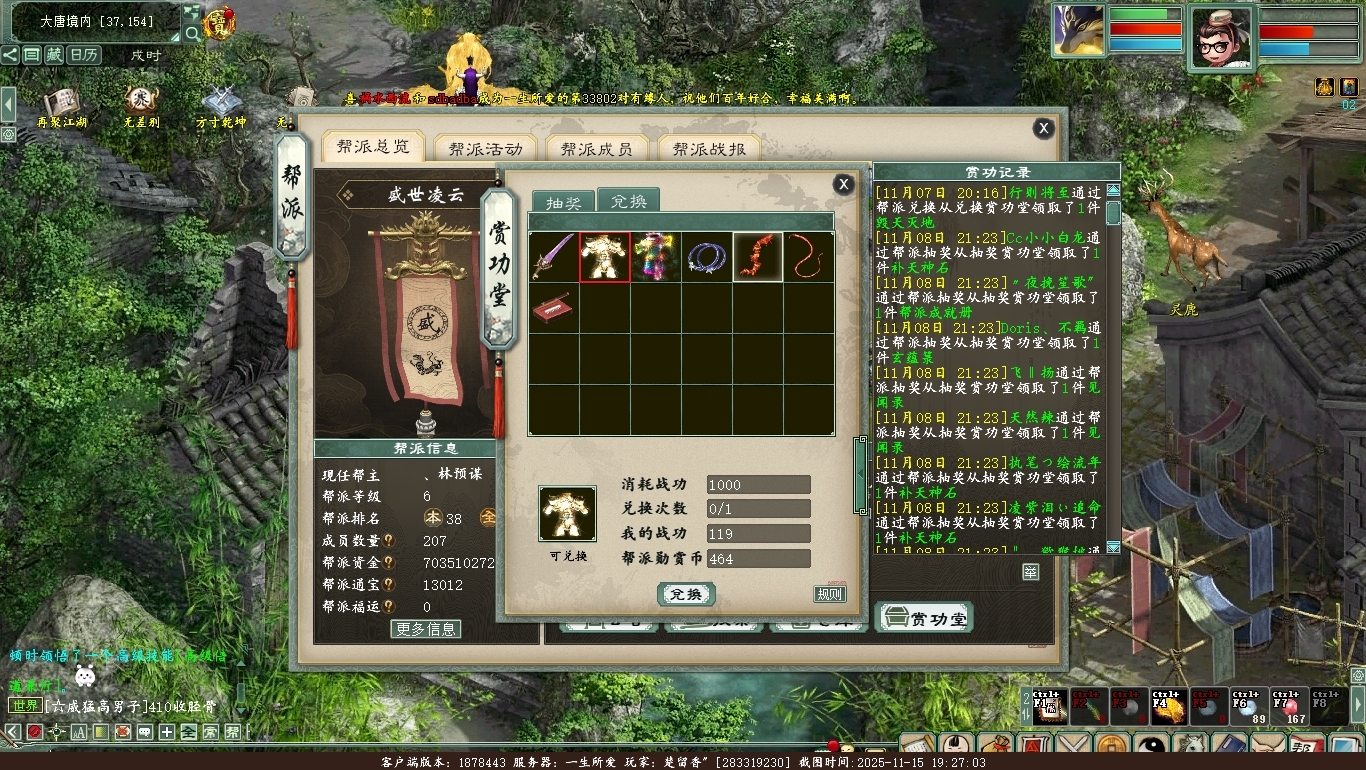Select the 世界 chat channel label

pos(25,706)
